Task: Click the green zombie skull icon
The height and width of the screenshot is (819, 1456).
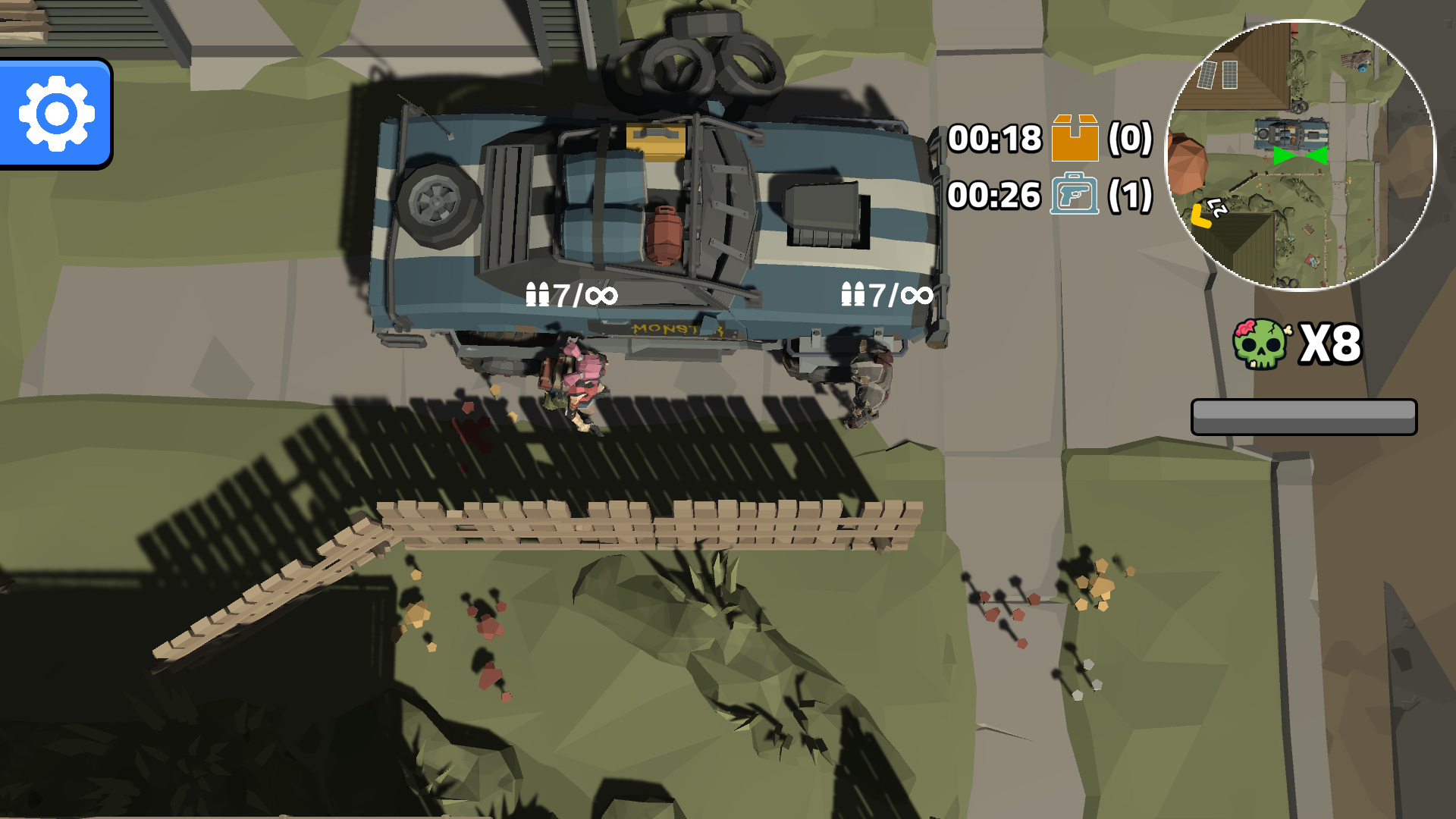Action: [1260, 345]
